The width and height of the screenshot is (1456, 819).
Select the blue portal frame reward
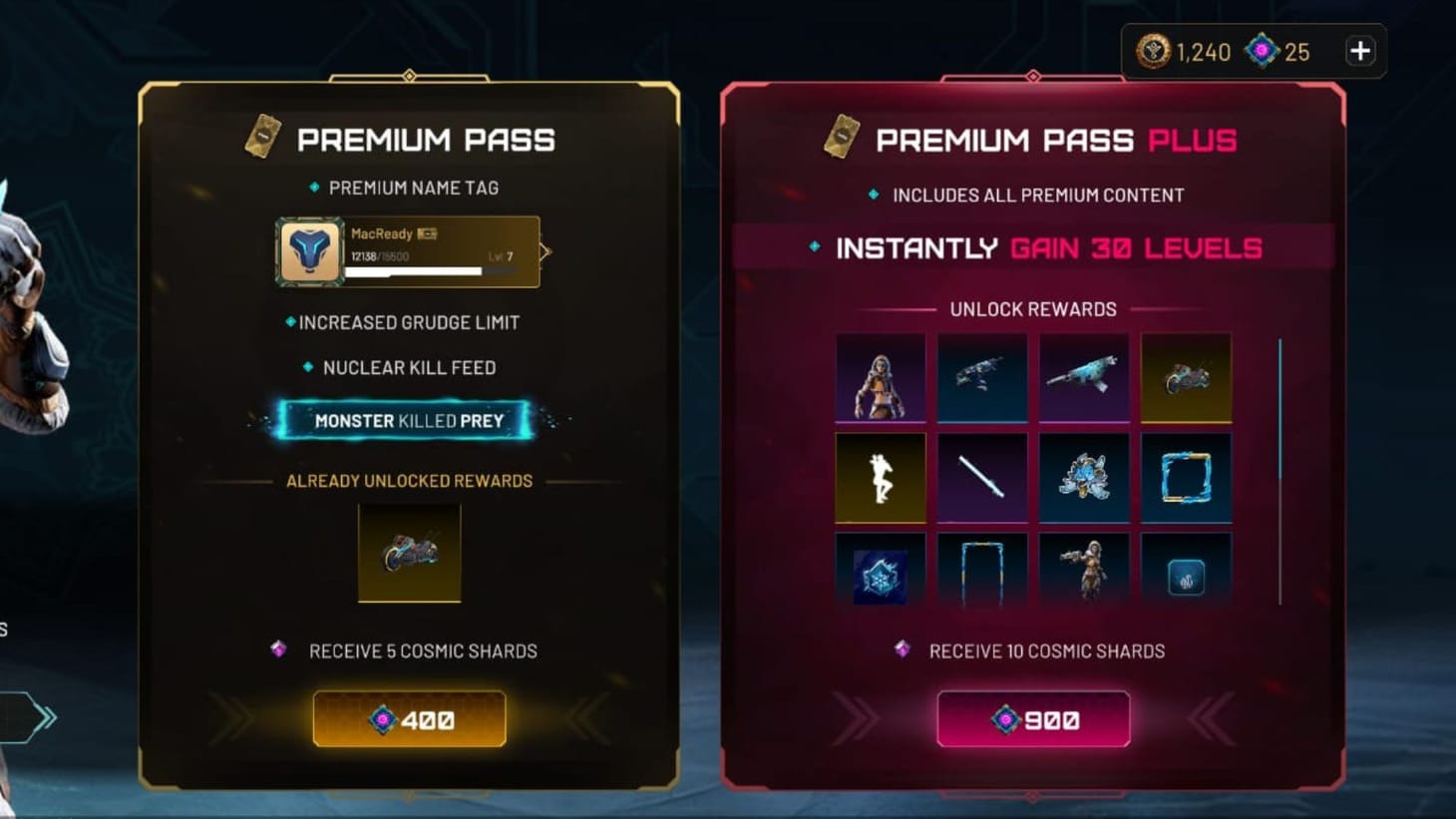point(1186,478)
